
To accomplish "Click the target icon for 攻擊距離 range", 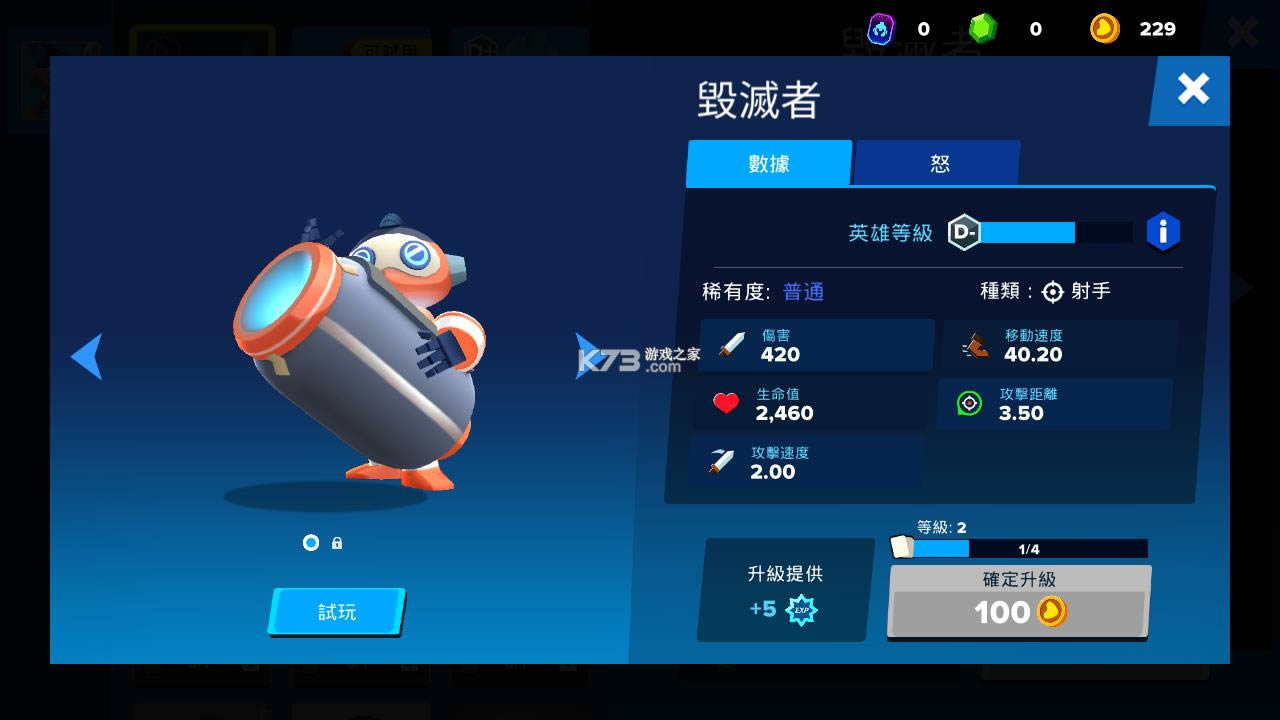I will coord(968,403).
